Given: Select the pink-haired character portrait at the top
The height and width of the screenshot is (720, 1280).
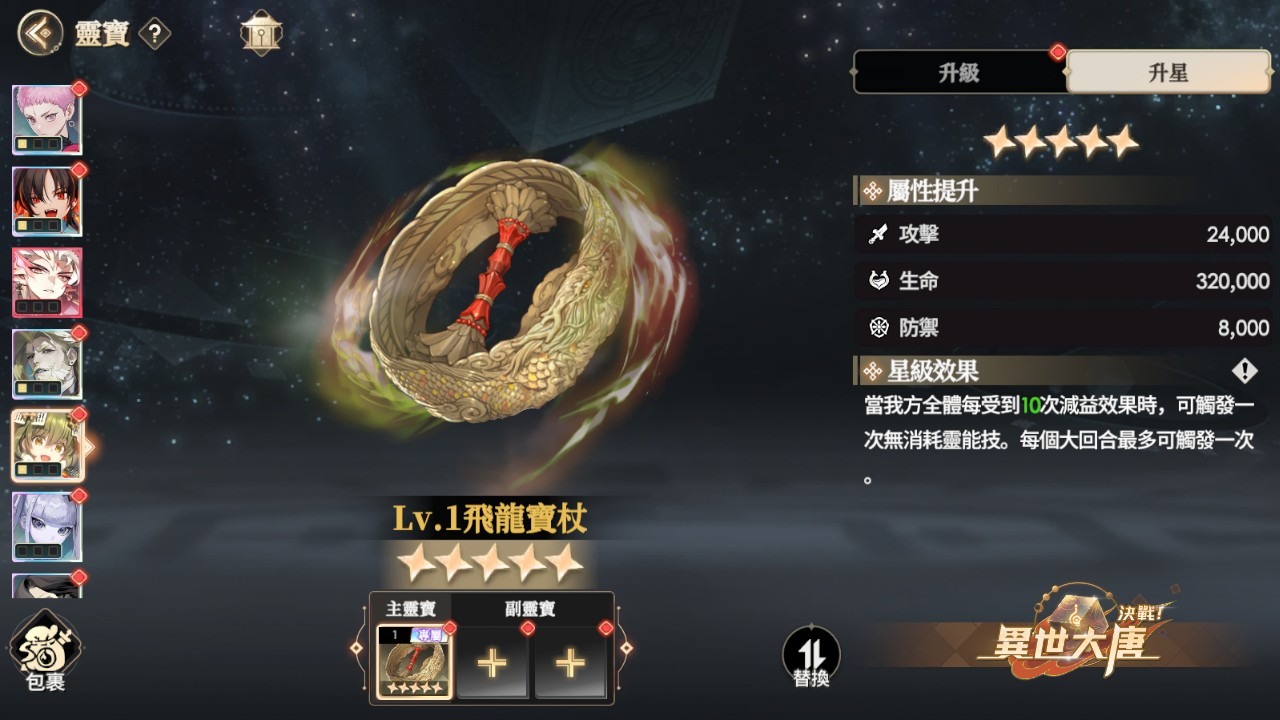Looking at the screenshot, I should (x=46, y=118).
